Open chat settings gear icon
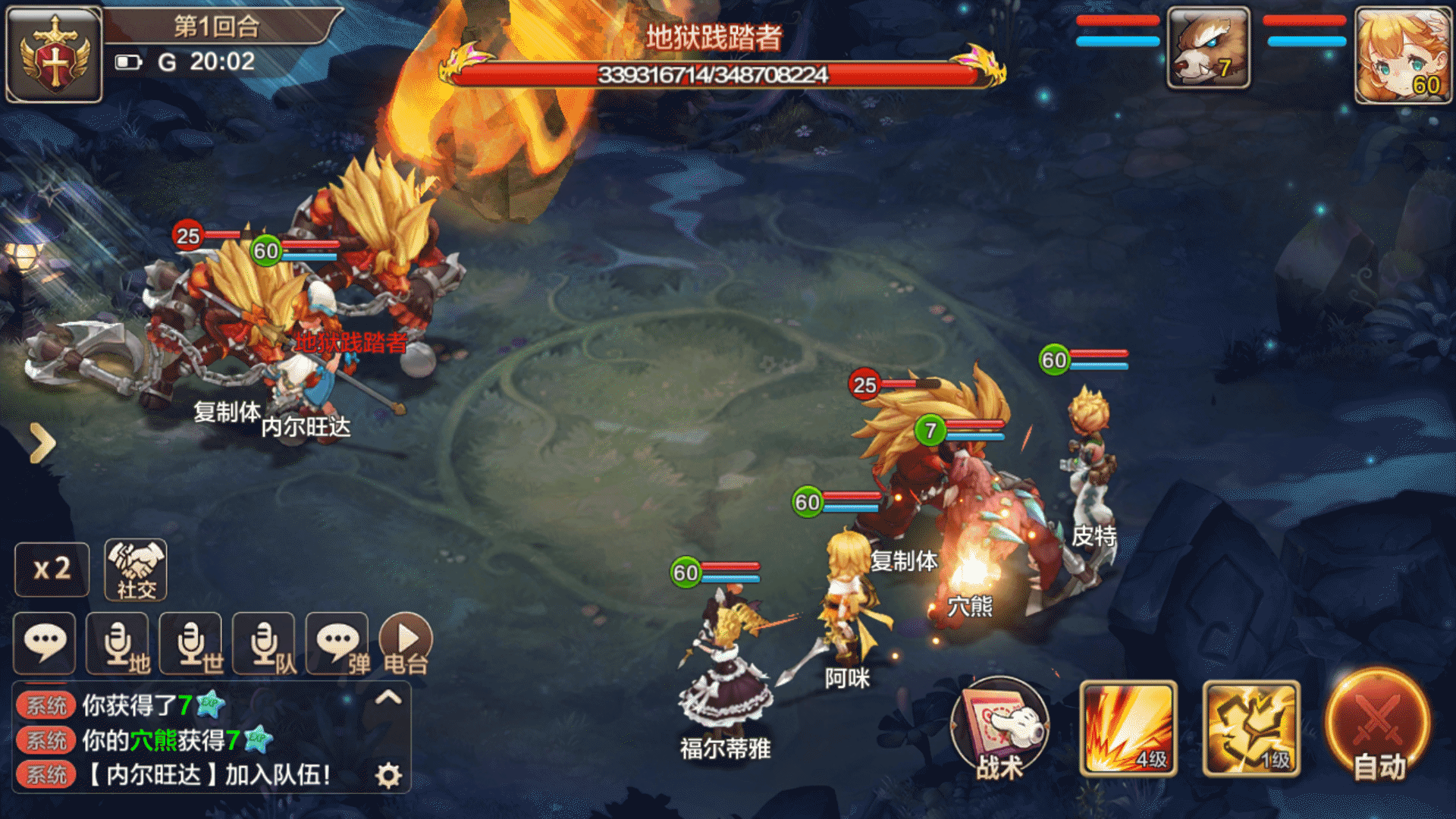Image resolution: width=1456 pixels, height=819 pixels. 388,775
